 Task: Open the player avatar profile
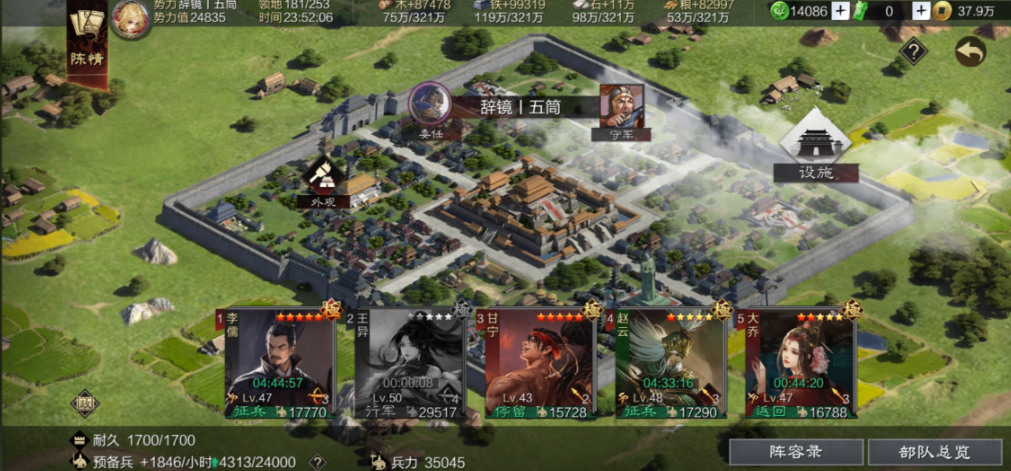[x=131, y=19]
